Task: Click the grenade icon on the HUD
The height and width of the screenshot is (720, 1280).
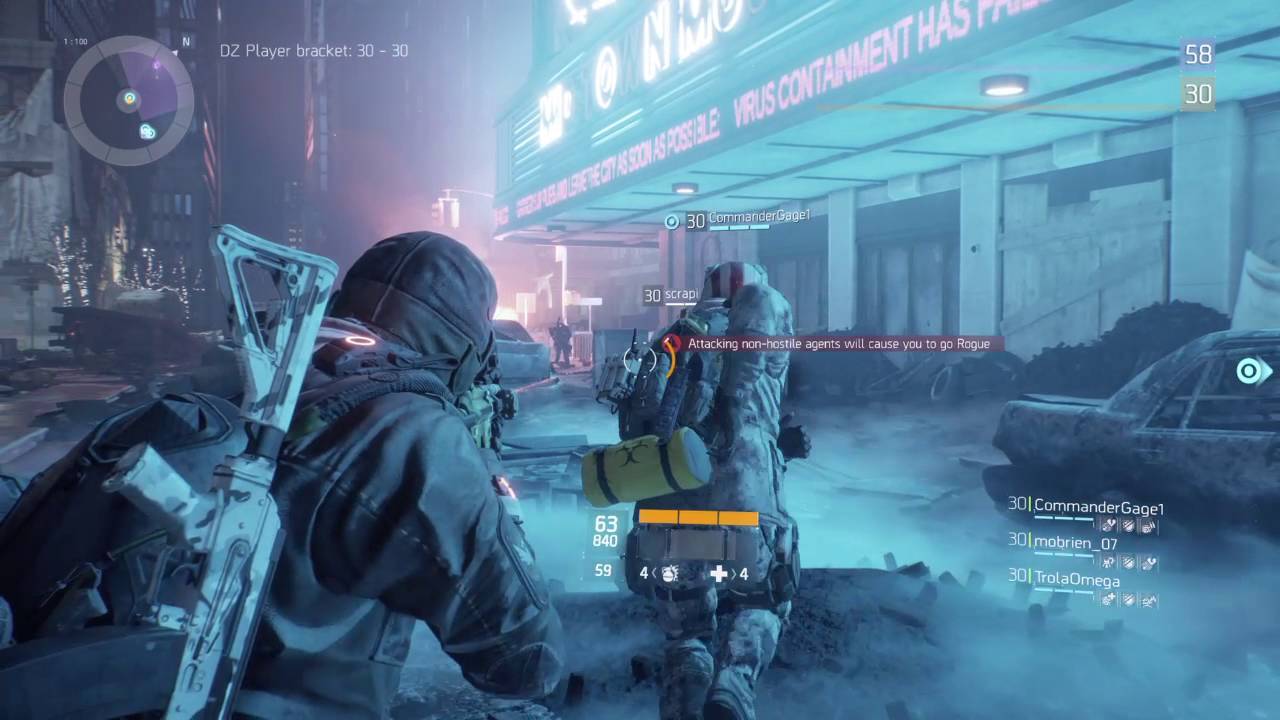Action: point(671,574)
